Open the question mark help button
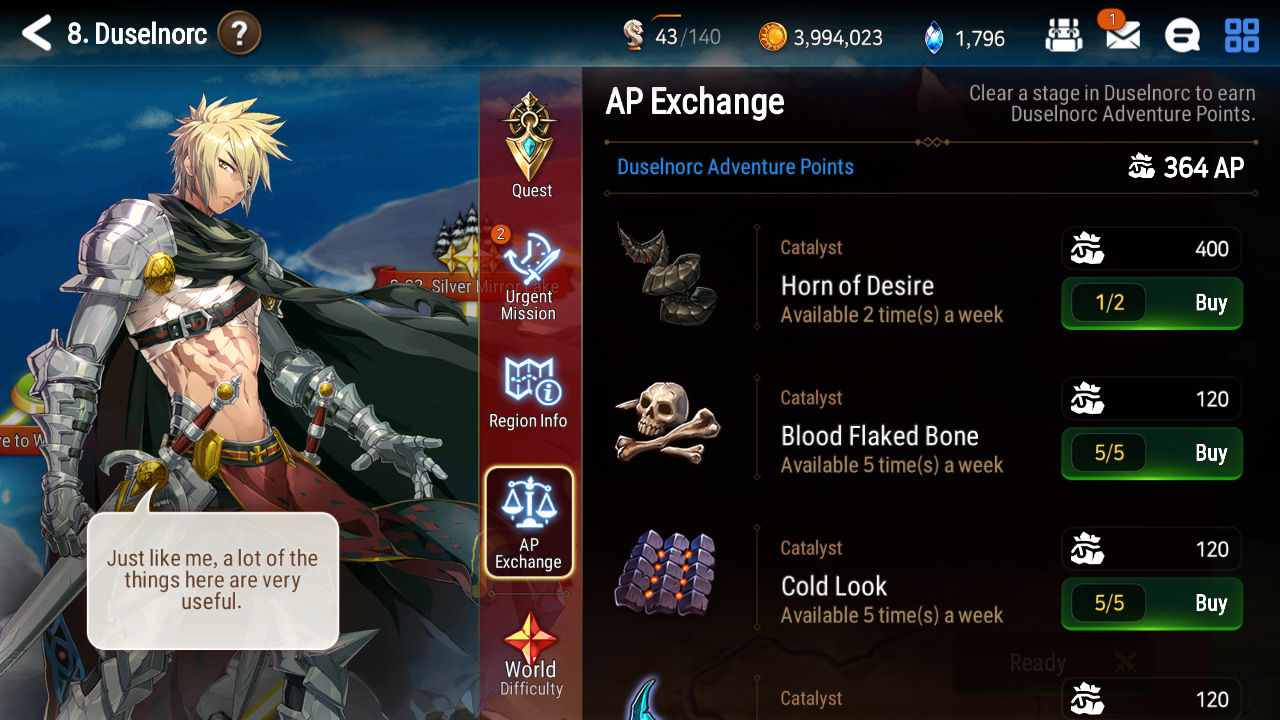 [x=238, y=34]
